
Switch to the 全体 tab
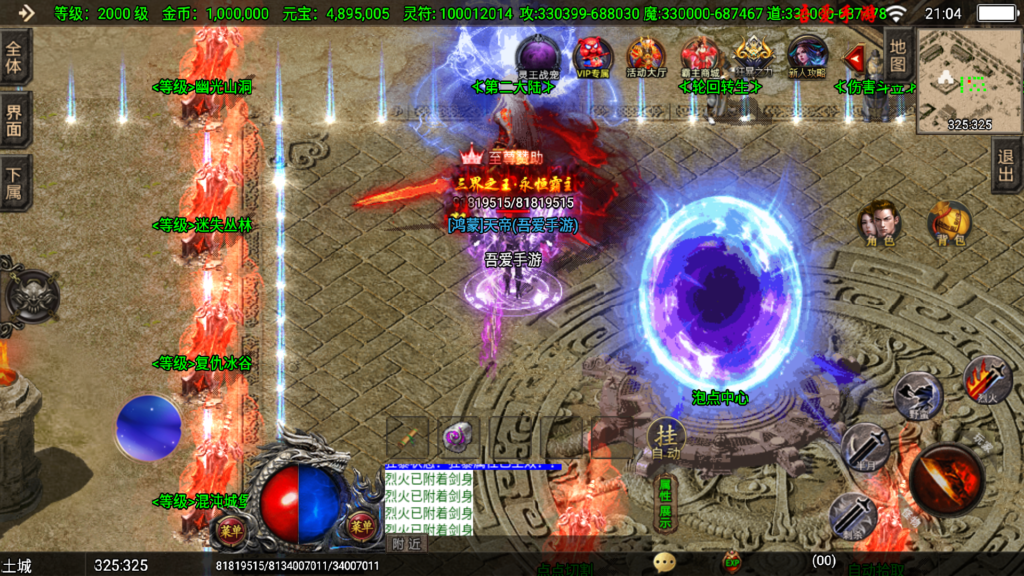coord(15,56)
